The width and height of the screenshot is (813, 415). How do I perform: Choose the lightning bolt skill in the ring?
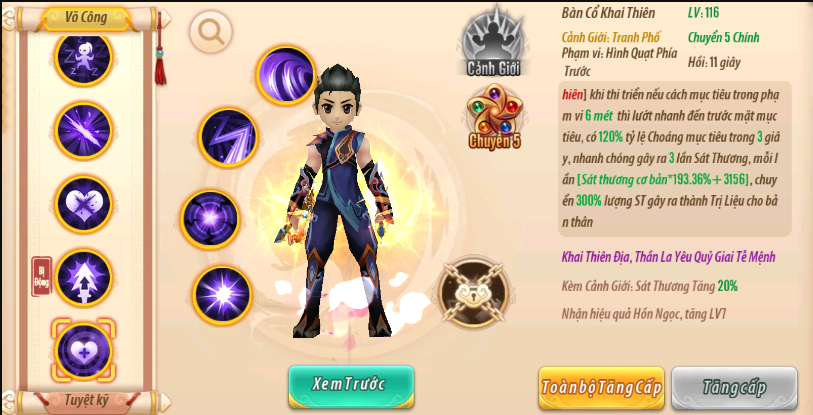click(228, 136)
